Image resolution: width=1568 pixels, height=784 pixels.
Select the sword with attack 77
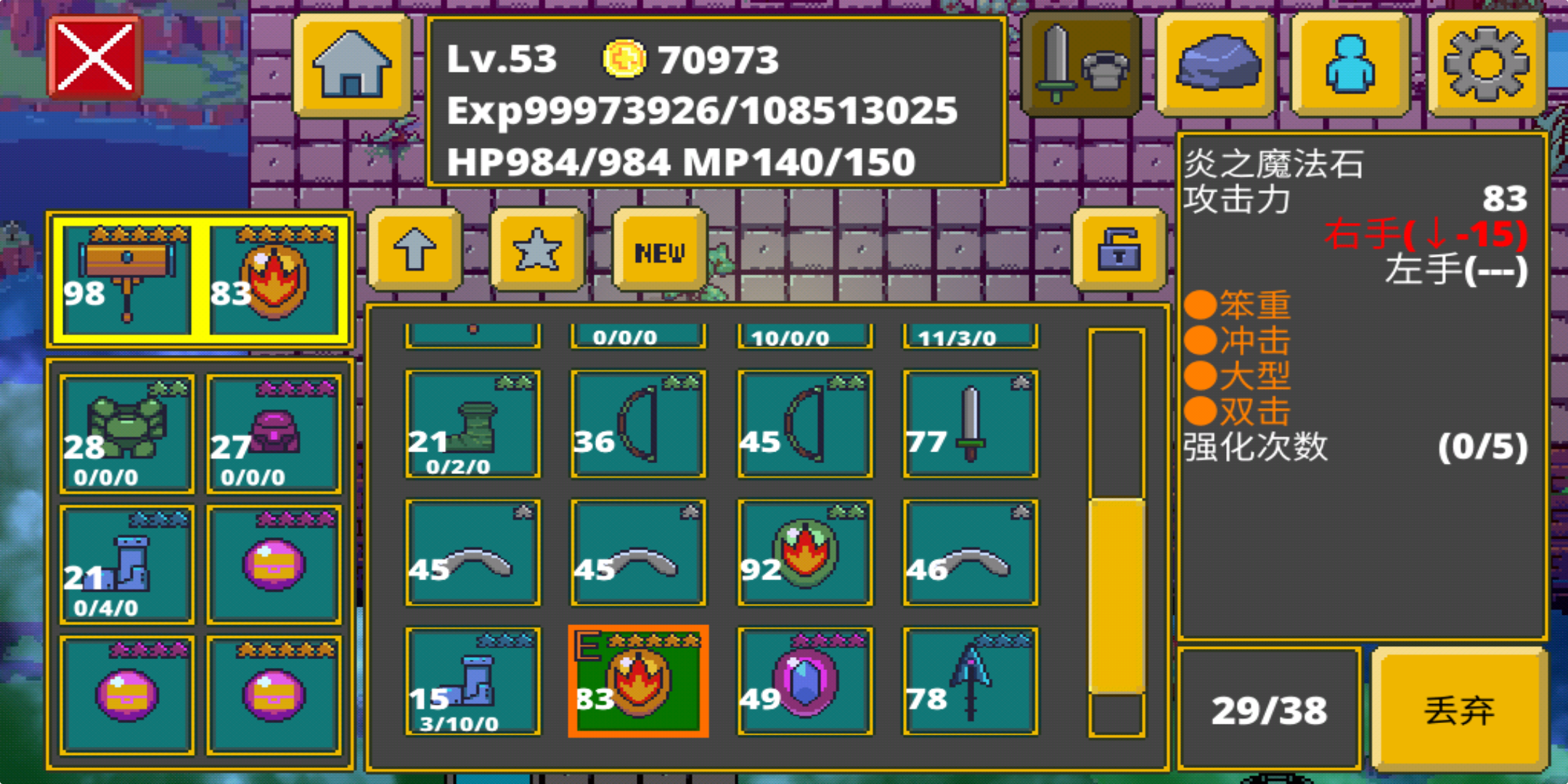969,425
